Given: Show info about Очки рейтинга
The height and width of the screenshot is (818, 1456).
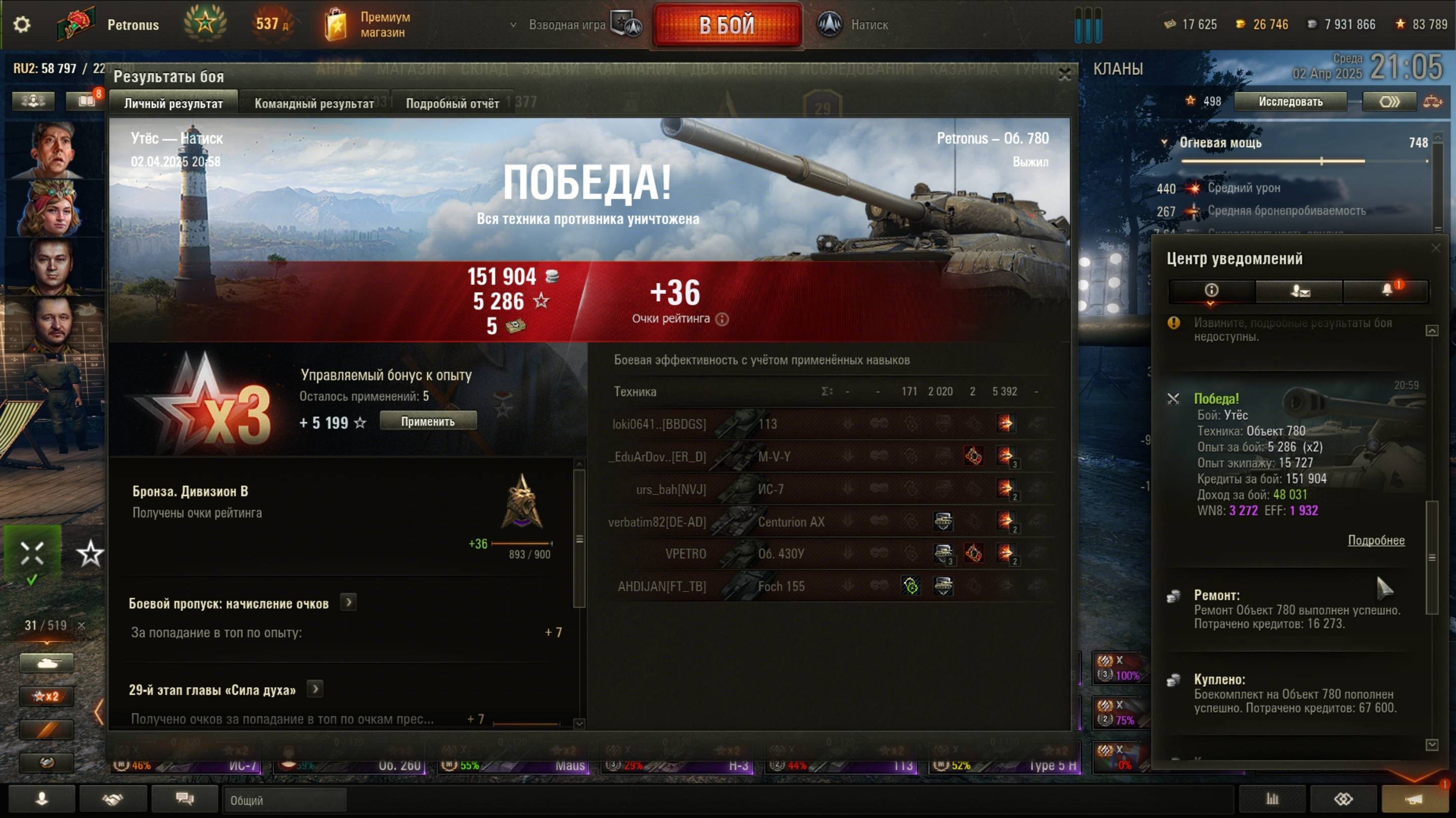Looking at the screenshot, I should point(722,320).
